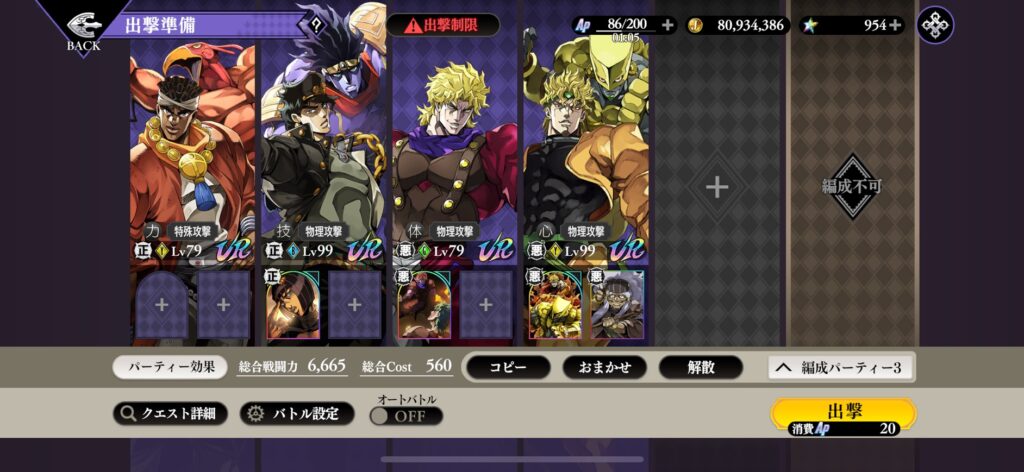Add star gems with the plus button
The height and width of the screenshot is (472, 1024).
coord(895,25)
